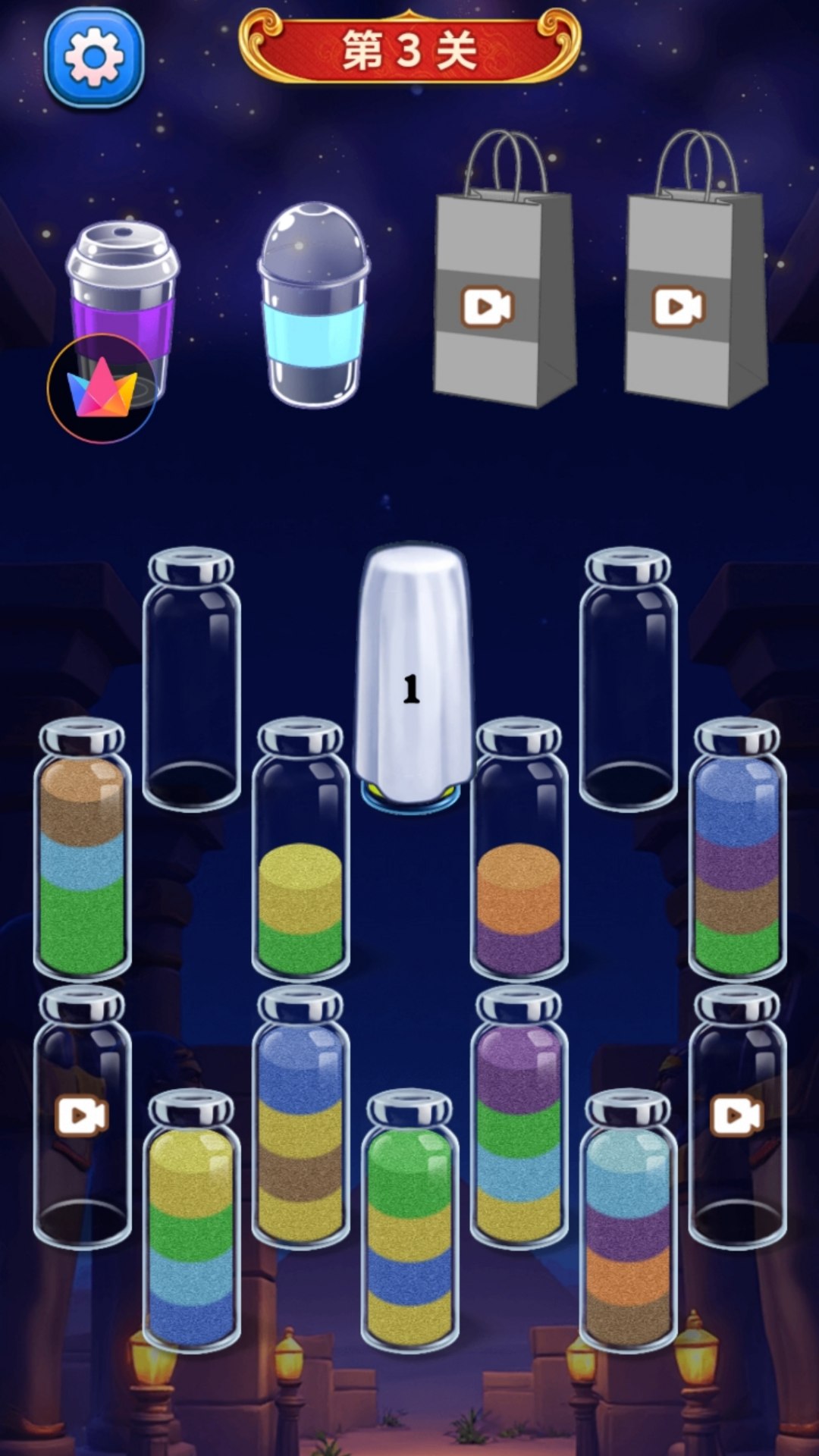Select the bottle with green, yellow, blue, yellow layers
This screenshot has height=1456, width=819.
pos(409,1221)
